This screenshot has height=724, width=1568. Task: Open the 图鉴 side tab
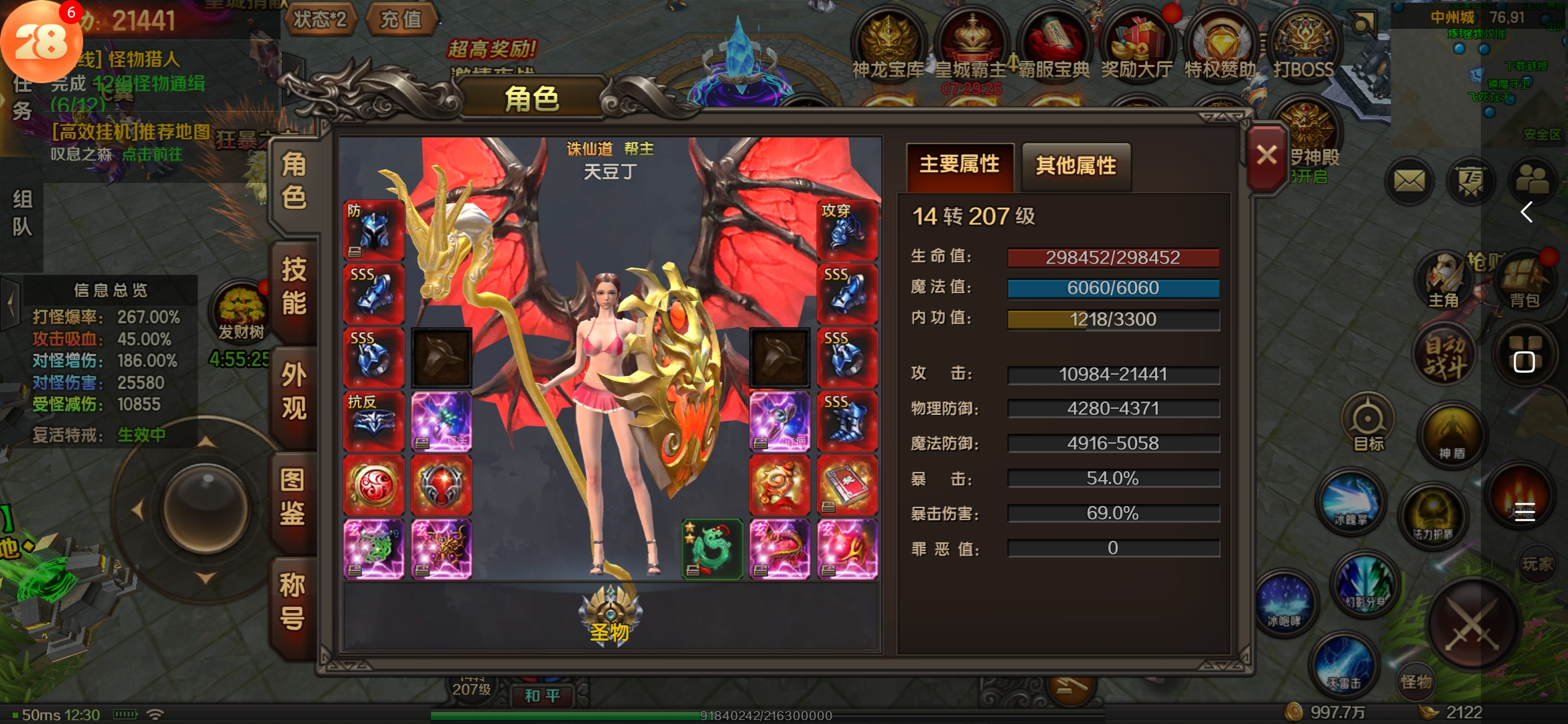point(293,497)
